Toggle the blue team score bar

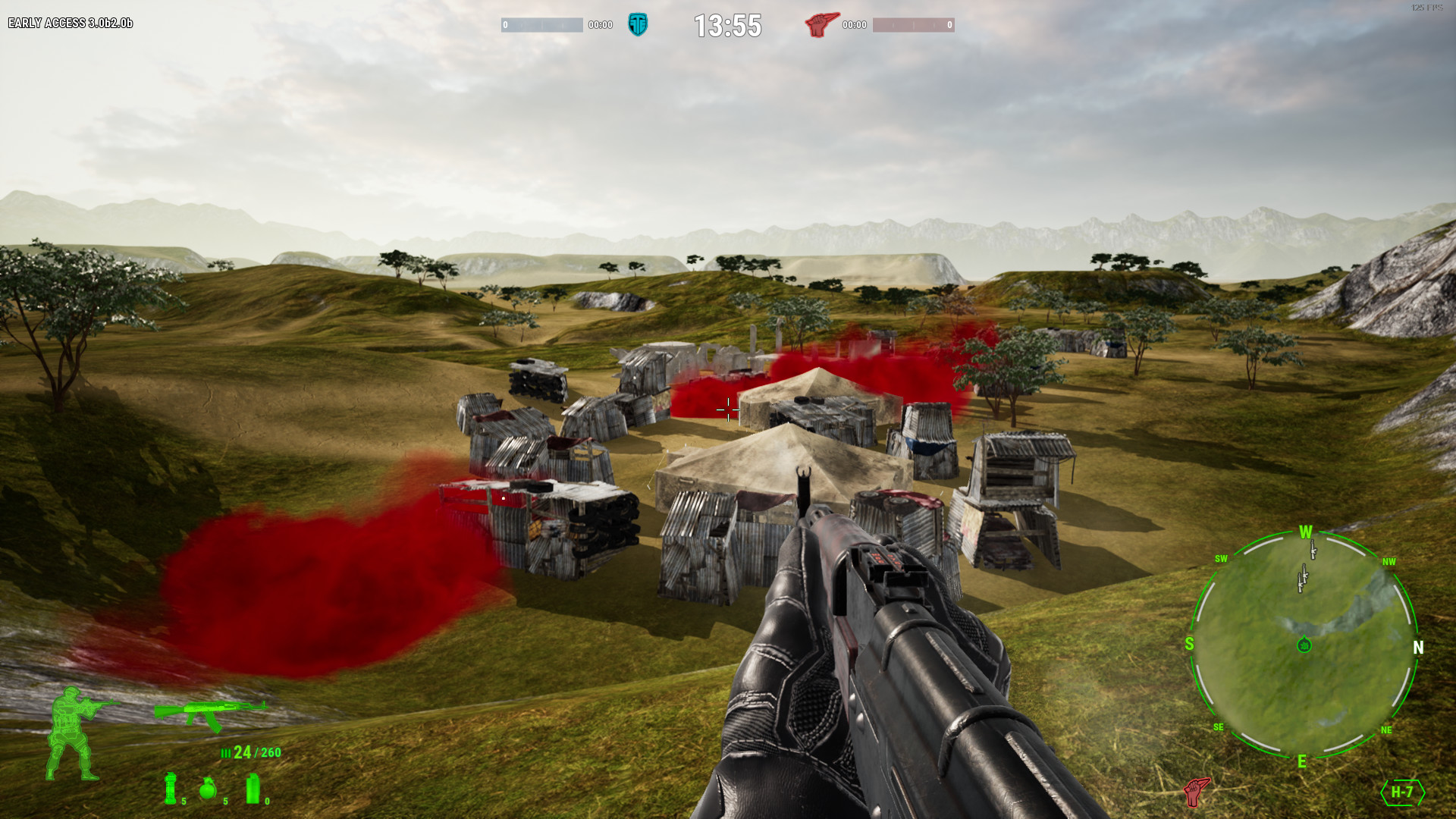click(x=544, y=24)
